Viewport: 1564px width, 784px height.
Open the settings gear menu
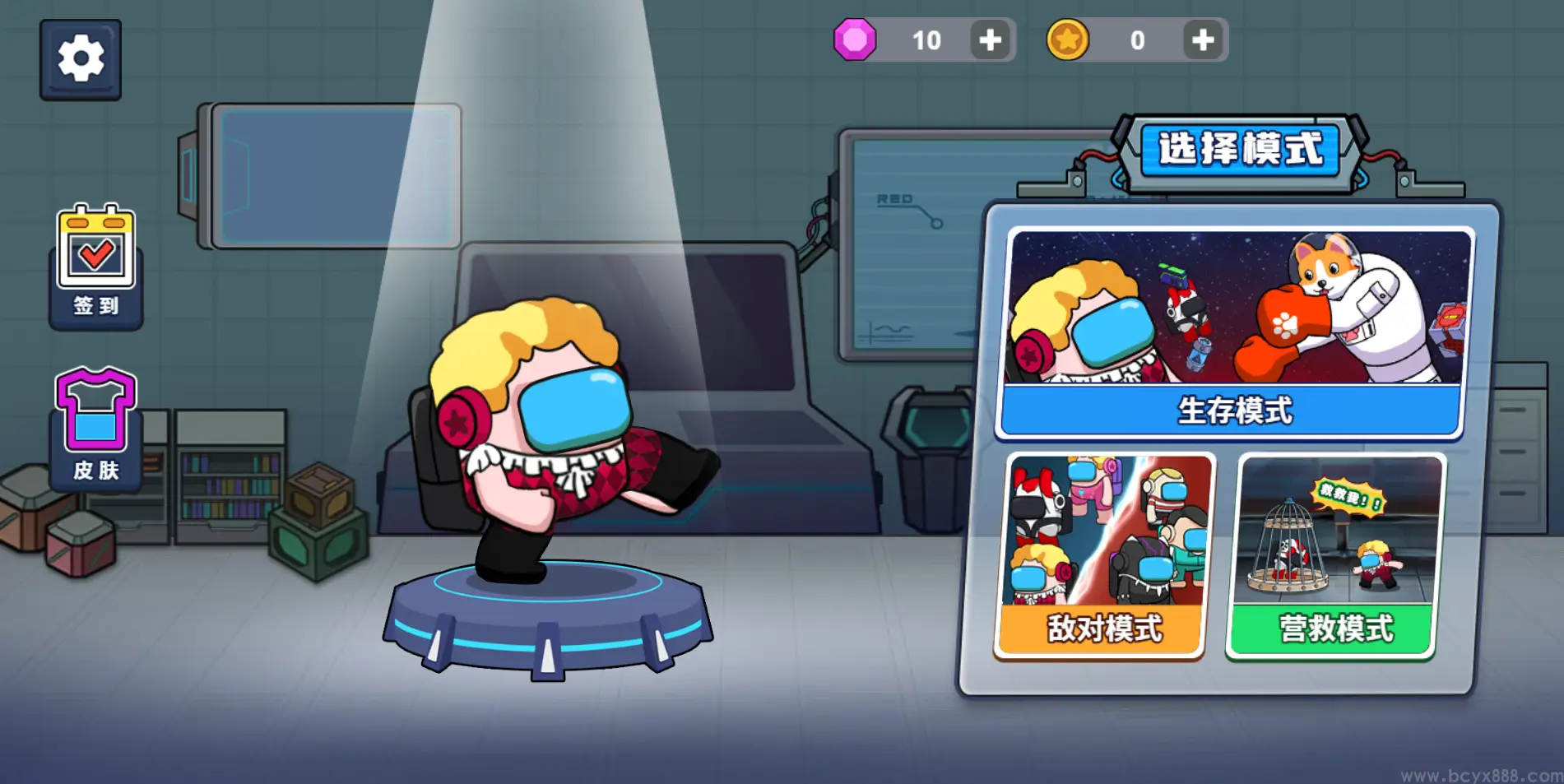81,59
